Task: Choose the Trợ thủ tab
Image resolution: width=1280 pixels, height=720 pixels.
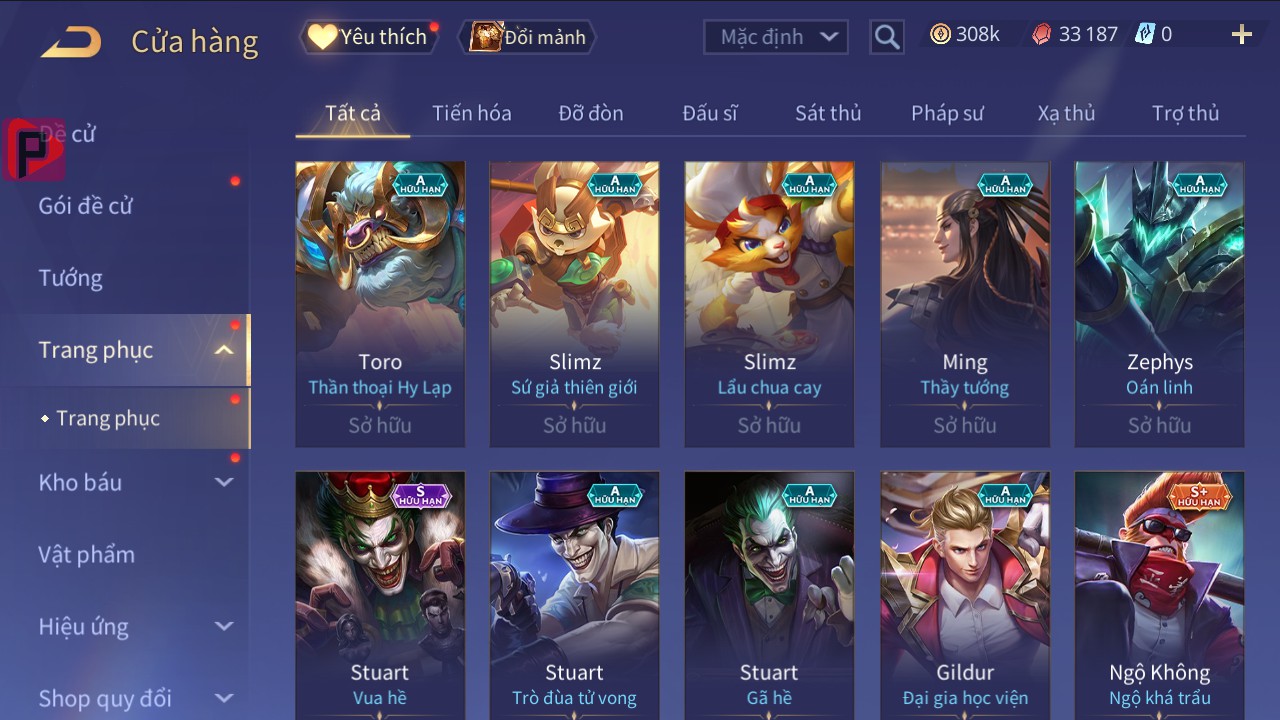Action: click(x=1185, y=113)
